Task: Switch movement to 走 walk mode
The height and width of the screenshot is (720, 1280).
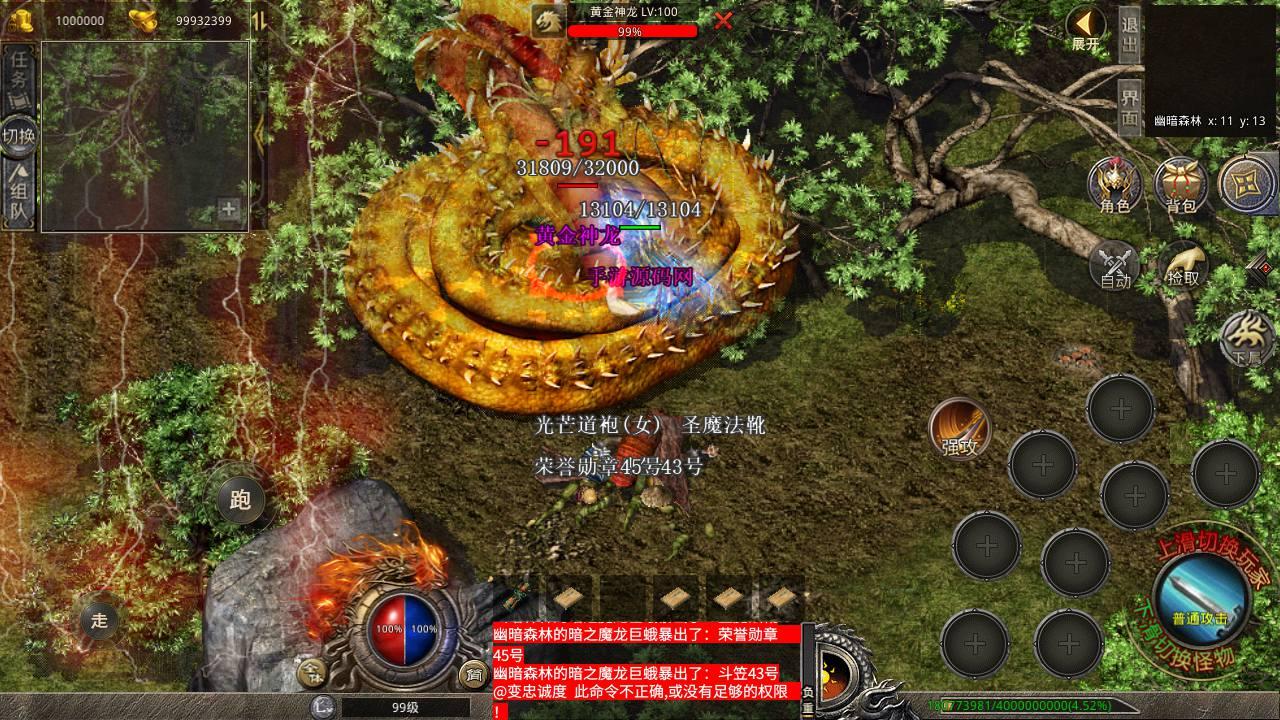Action: point(99,620)
